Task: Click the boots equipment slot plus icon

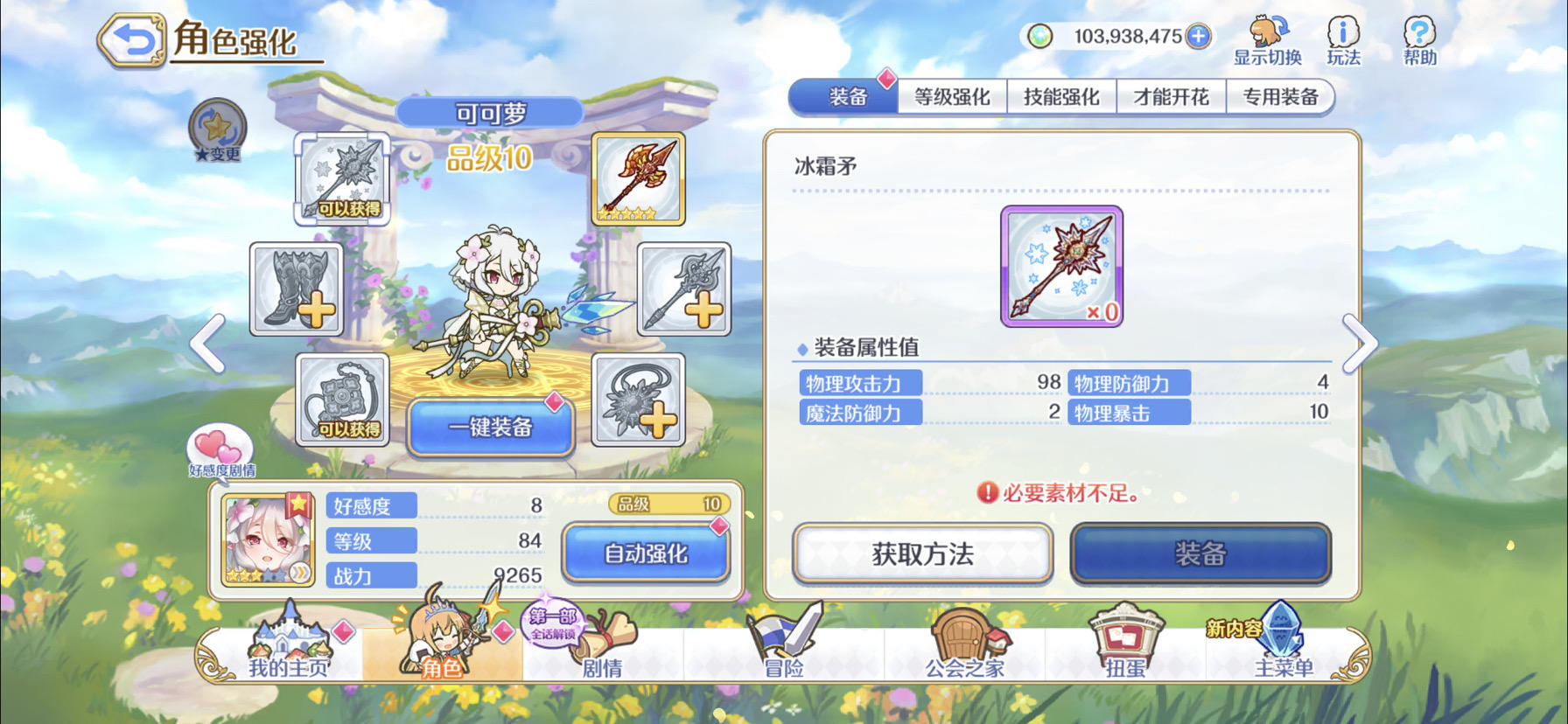Action: tap(296, 289)
